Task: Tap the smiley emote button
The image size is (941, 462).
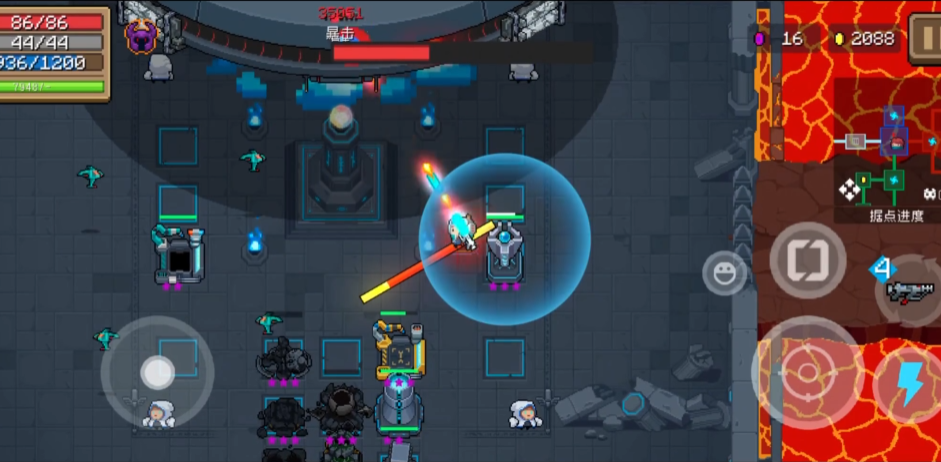Action: point(723,272)
